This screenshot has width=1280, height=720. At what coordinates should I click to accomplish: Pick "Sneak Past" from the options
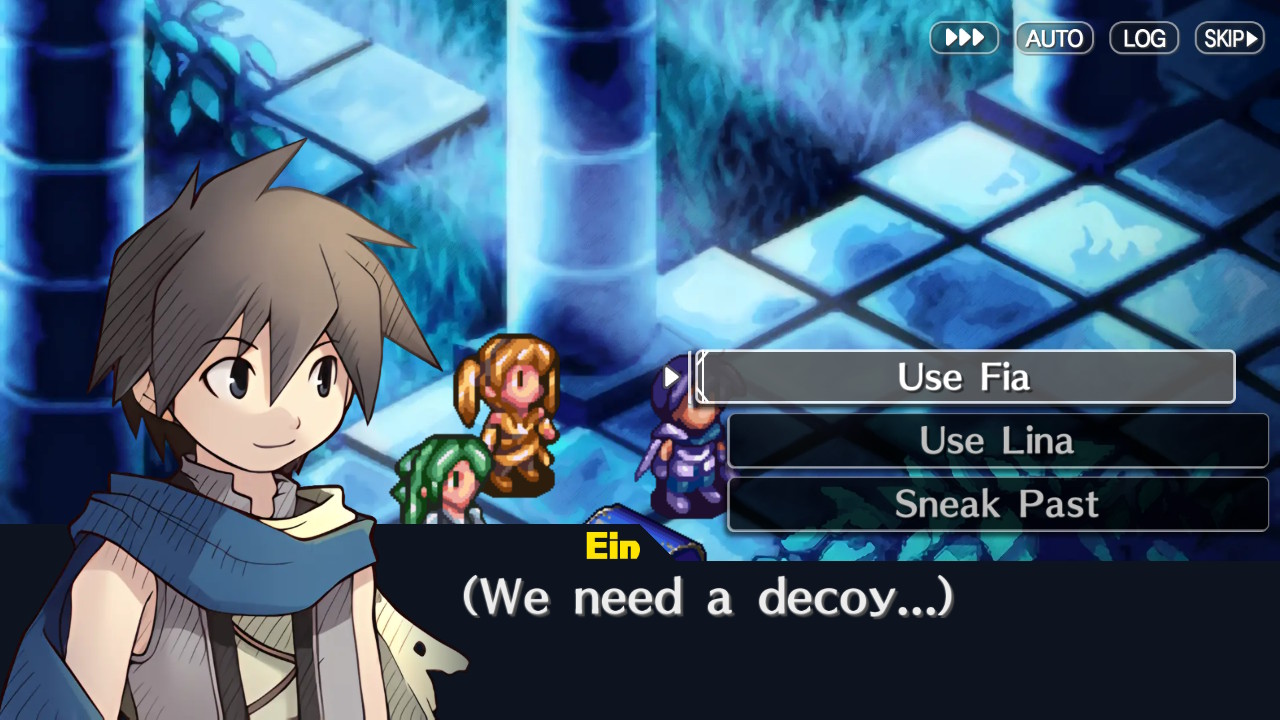[x=997, y=504]
